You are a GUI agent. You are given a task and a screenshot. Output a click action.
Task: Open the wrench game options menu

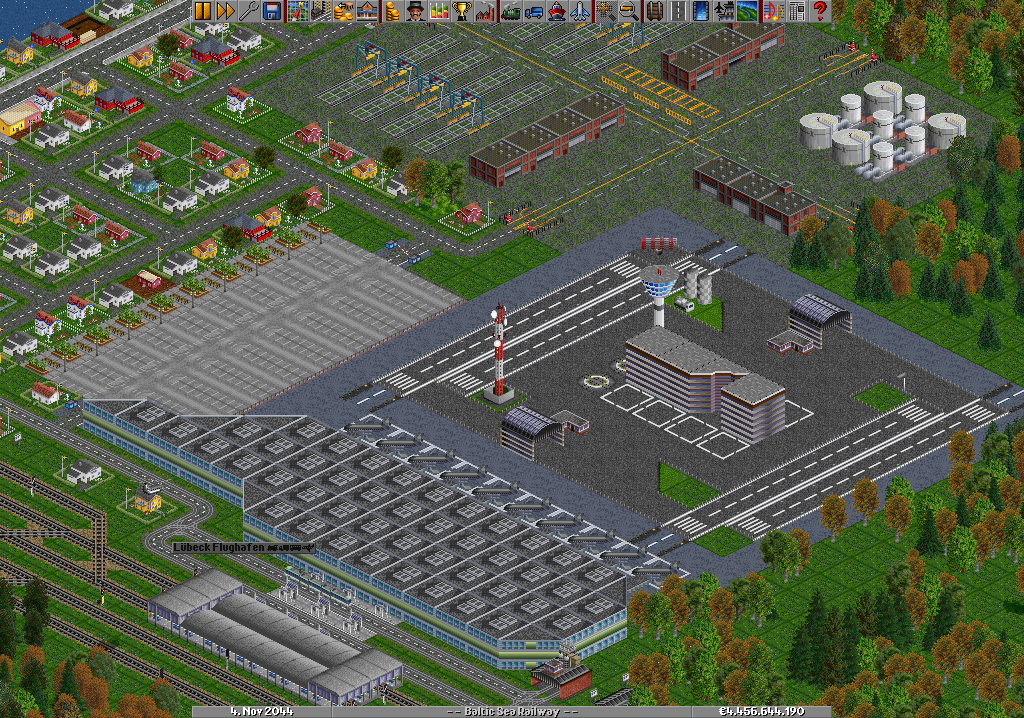247,11
